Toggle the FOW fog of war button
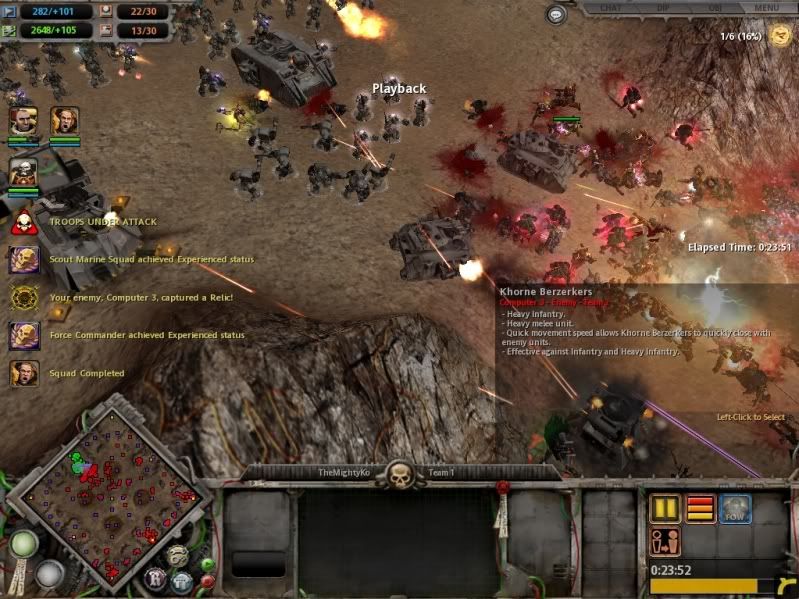This screenshot has height=599, width=799. (x=735, y=508)
